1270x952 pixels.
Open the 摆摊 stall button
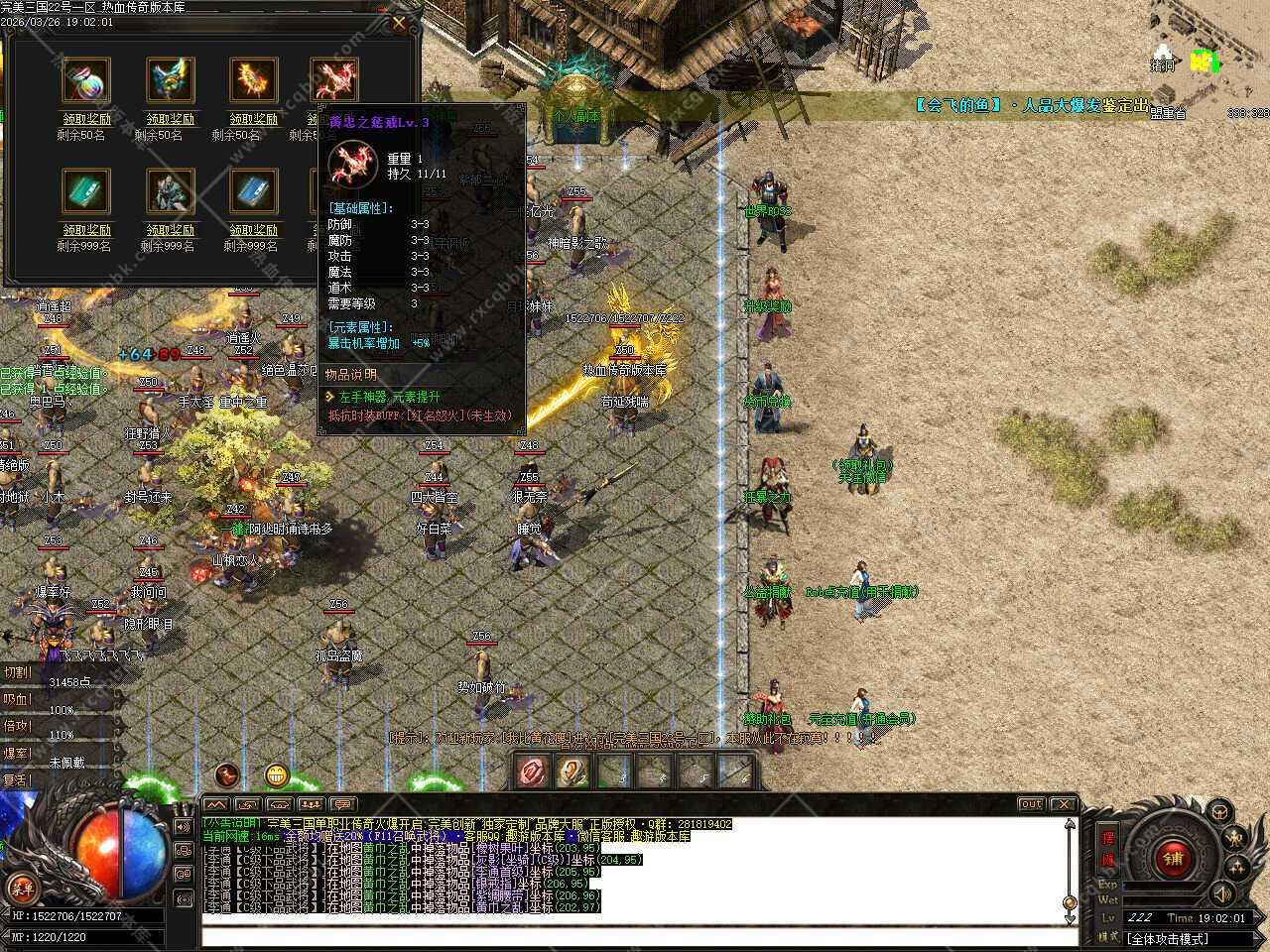(1108, 846)
